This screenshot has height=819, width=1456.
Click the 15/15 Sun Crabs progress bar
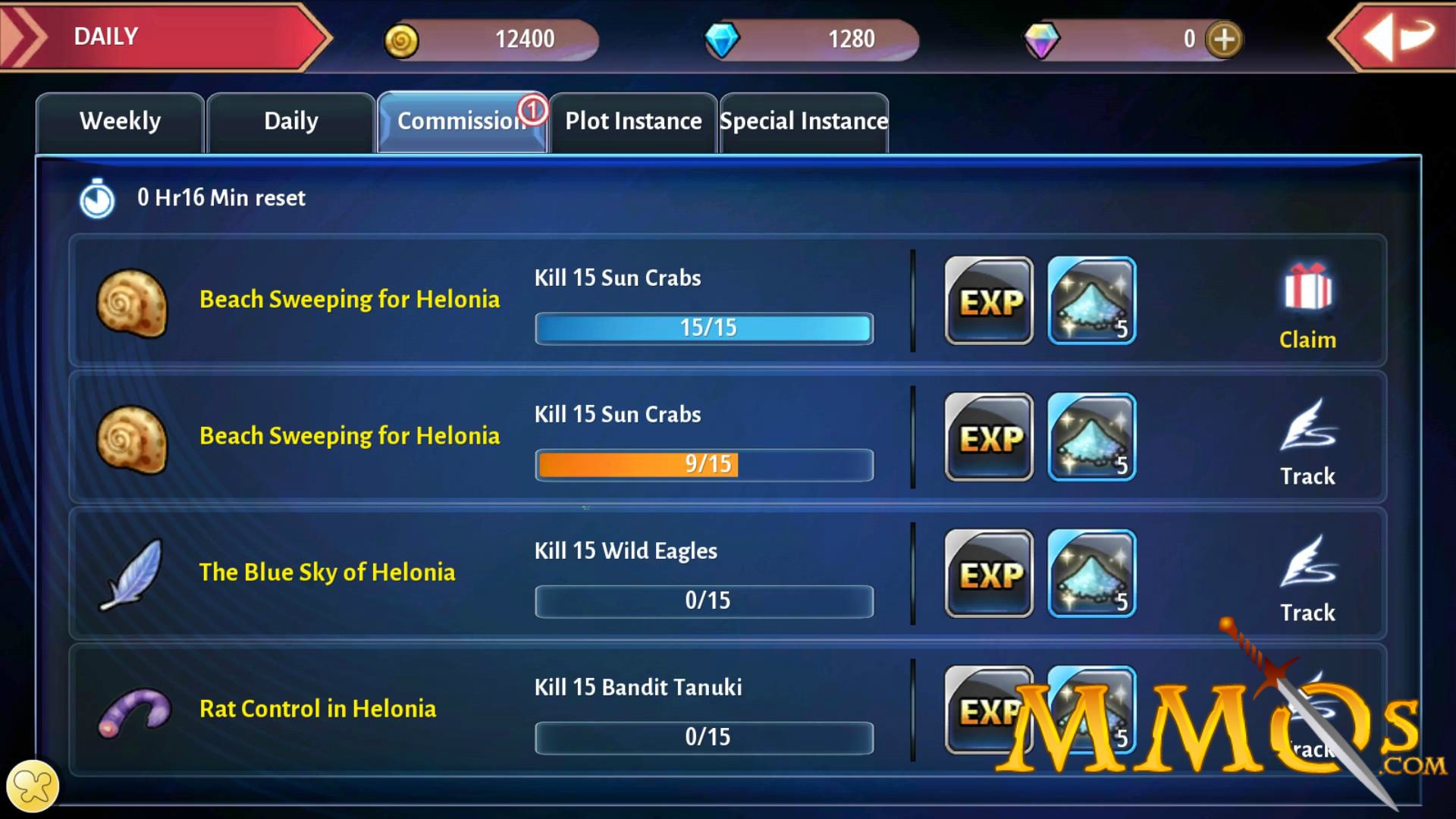coord(703,328)
